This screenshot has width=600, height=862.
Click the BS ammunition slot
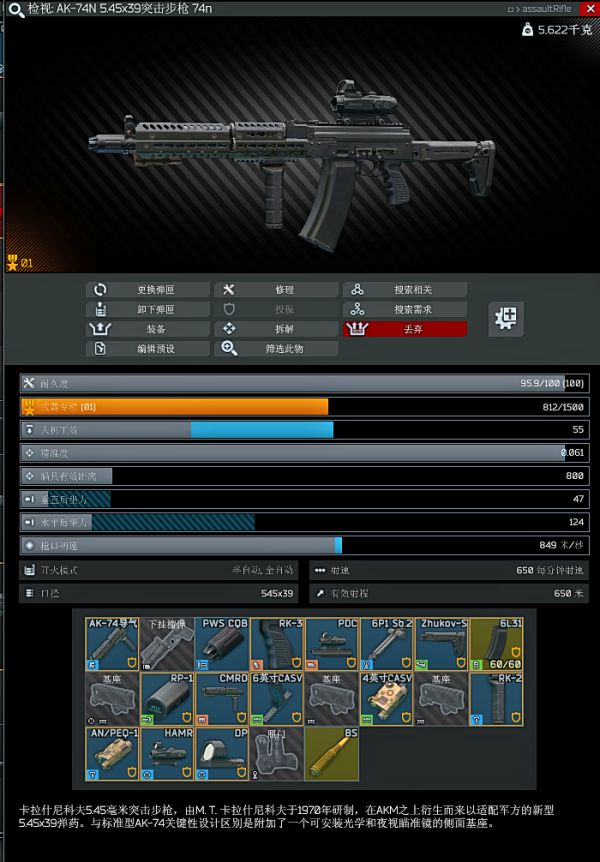coord(331,754)
